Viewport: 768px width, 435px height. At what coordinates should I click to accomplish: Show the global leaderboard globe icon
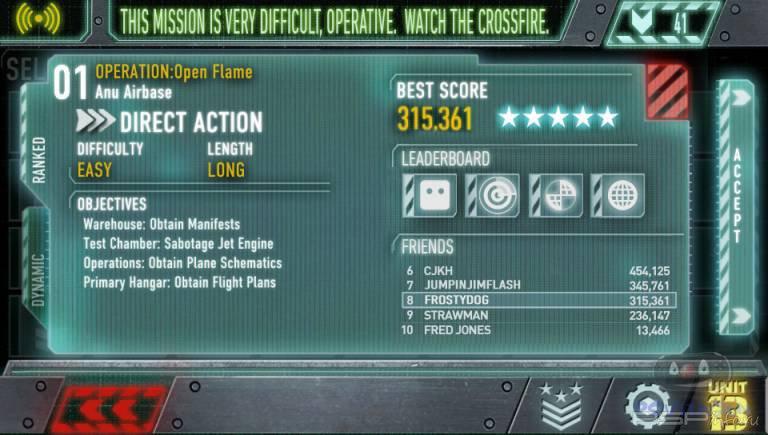click(x=616, y=194)
